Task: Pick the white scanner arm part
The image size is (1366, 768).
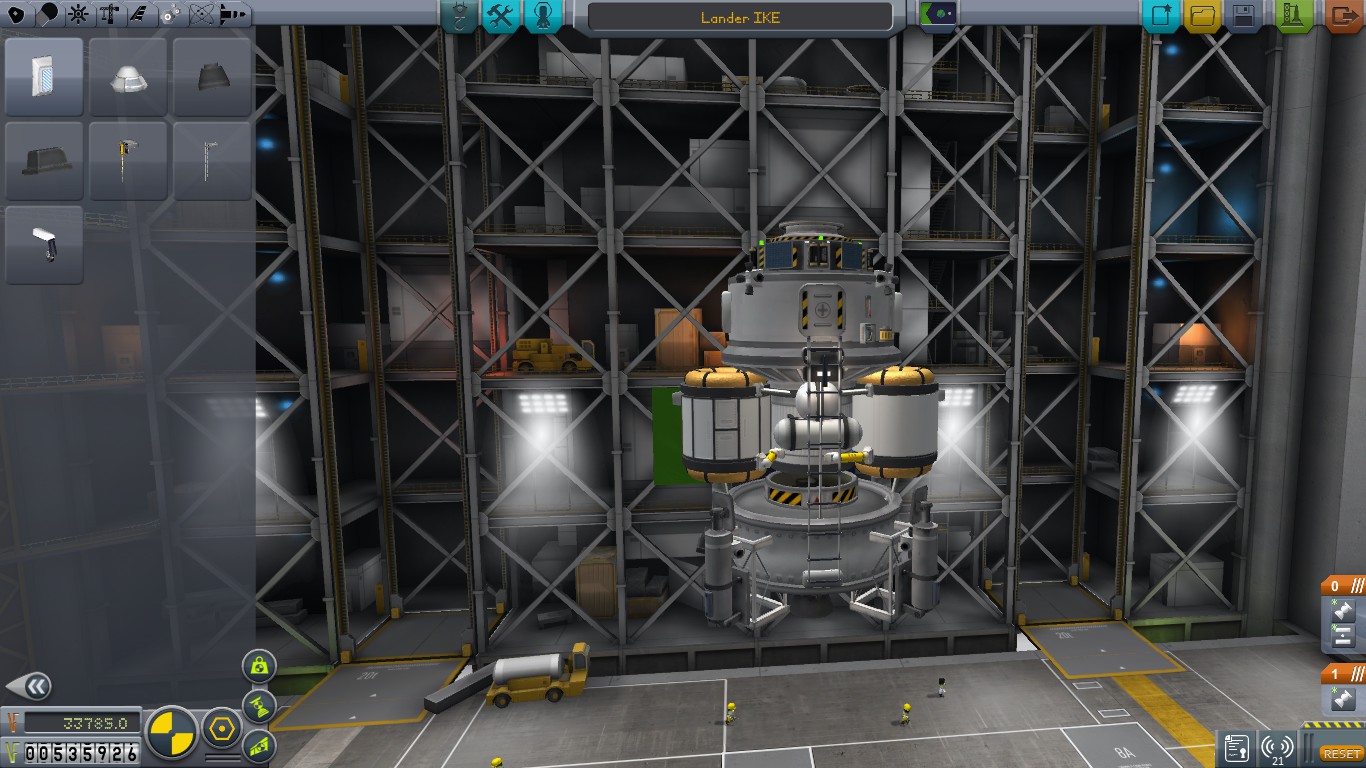Action: 44,244
